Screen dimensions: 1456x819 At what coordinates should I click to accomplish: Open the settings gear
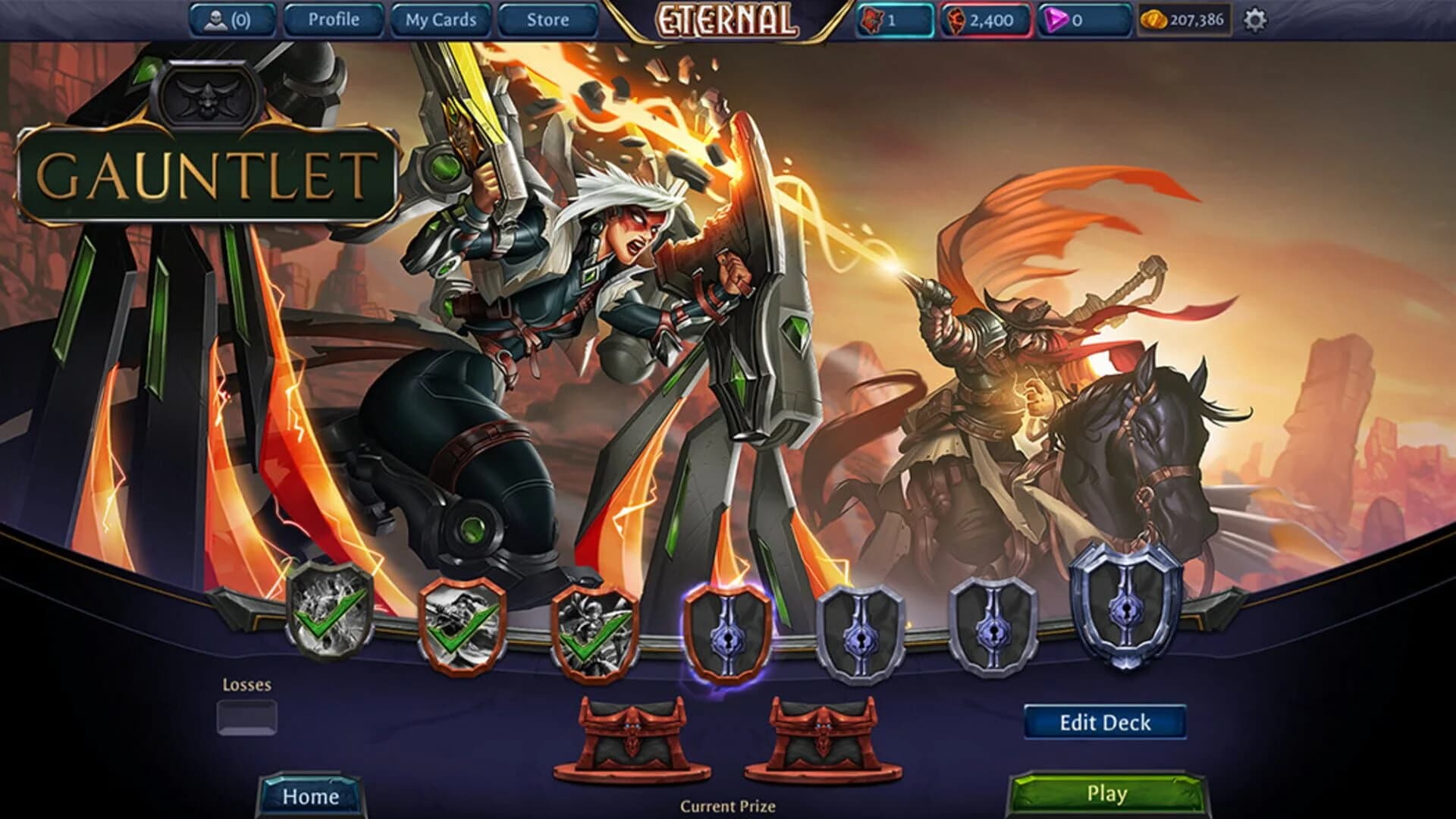(x=1255, y=20)
